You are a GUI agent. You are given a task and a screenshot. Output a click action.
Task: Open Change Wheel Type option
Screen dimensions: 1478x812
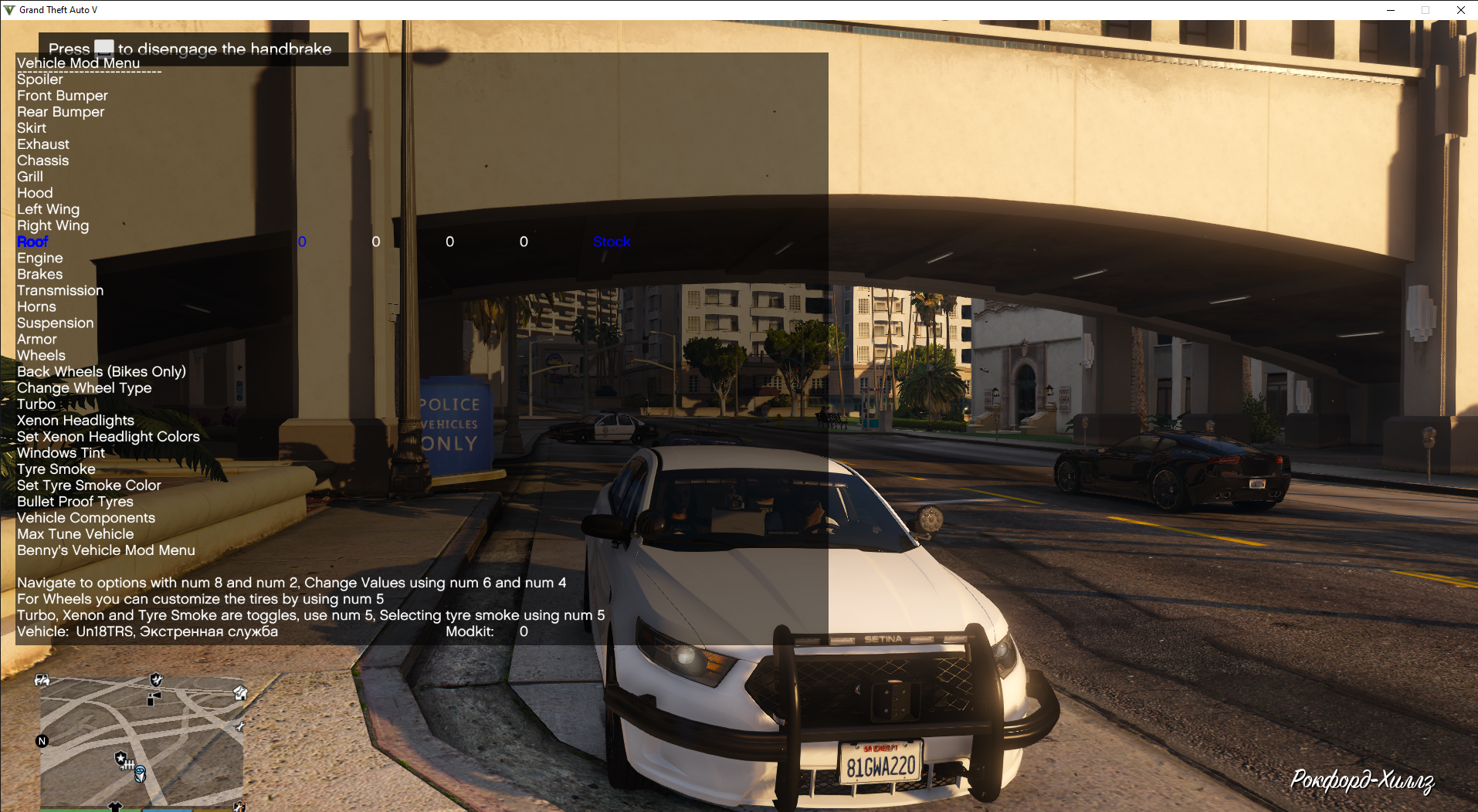pyautogui.click(x=84, y=387)
